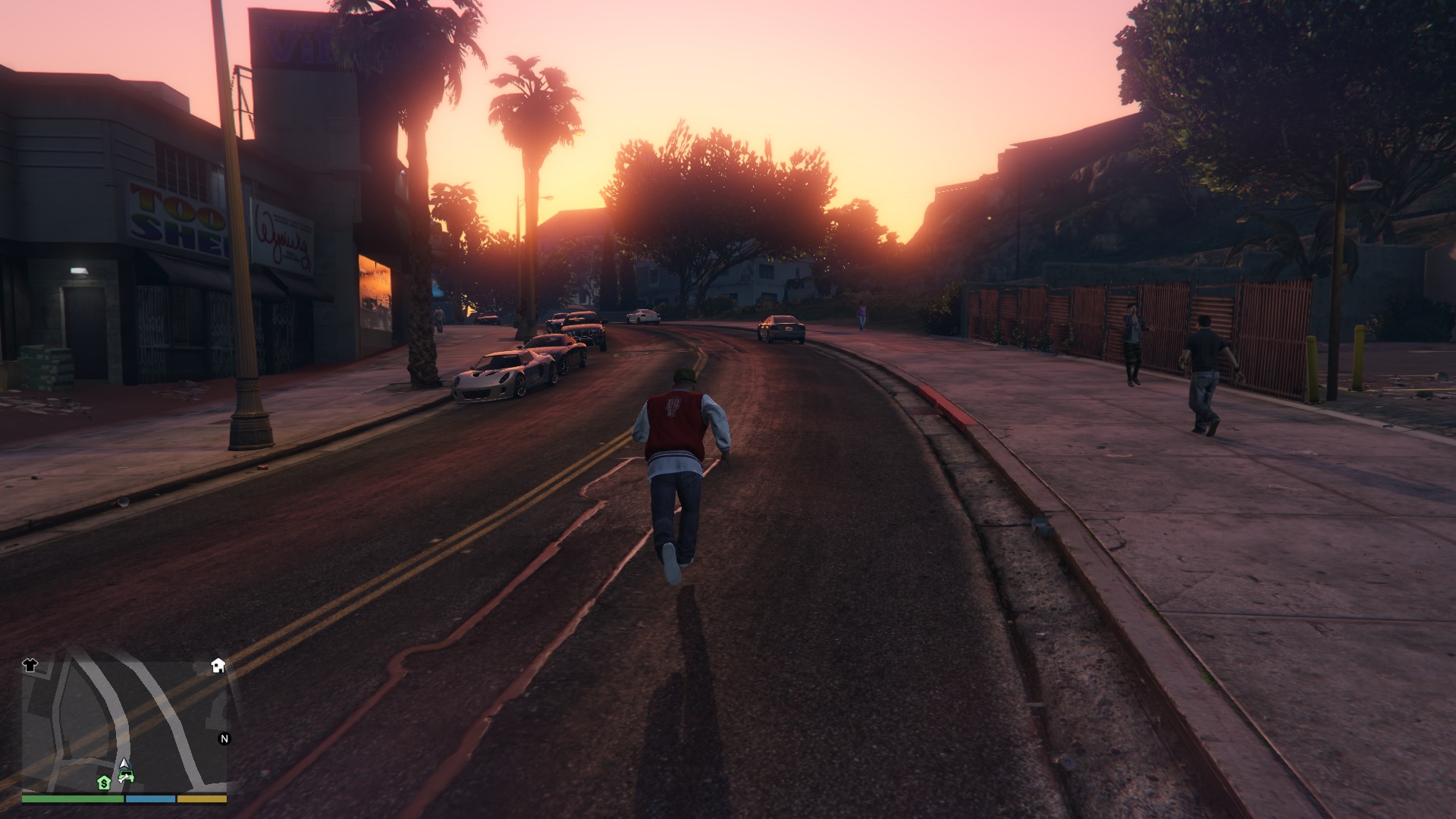Image resolution: width=1456 pixels, height=819 pixels.
Task: Select the green safehouse dollar icon on minimap
Action: click(104, 783)
